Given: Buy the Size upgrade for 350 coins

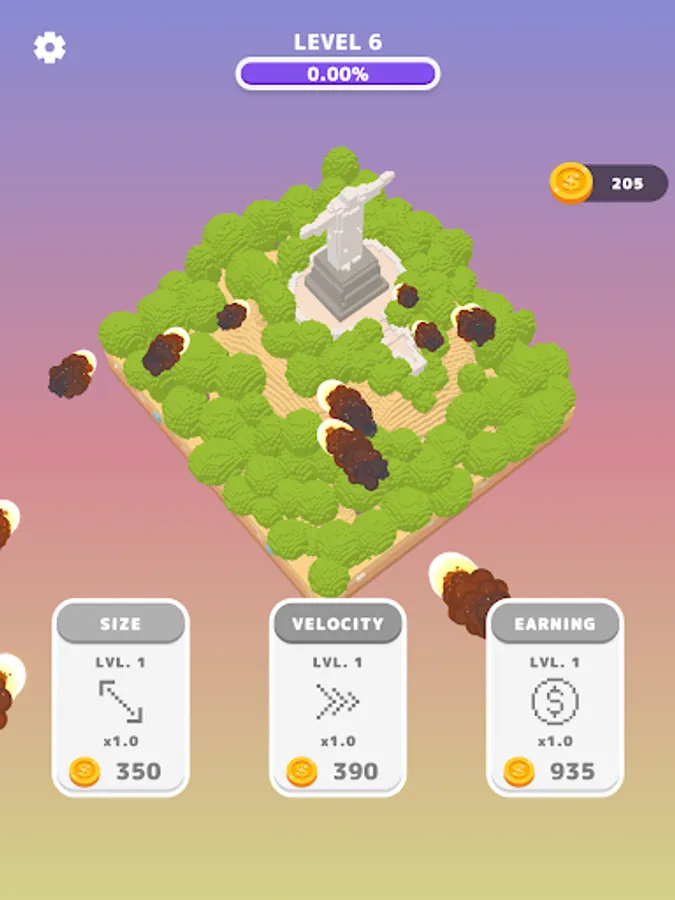Looking at the screenshot, I should [x=120, y=697].
